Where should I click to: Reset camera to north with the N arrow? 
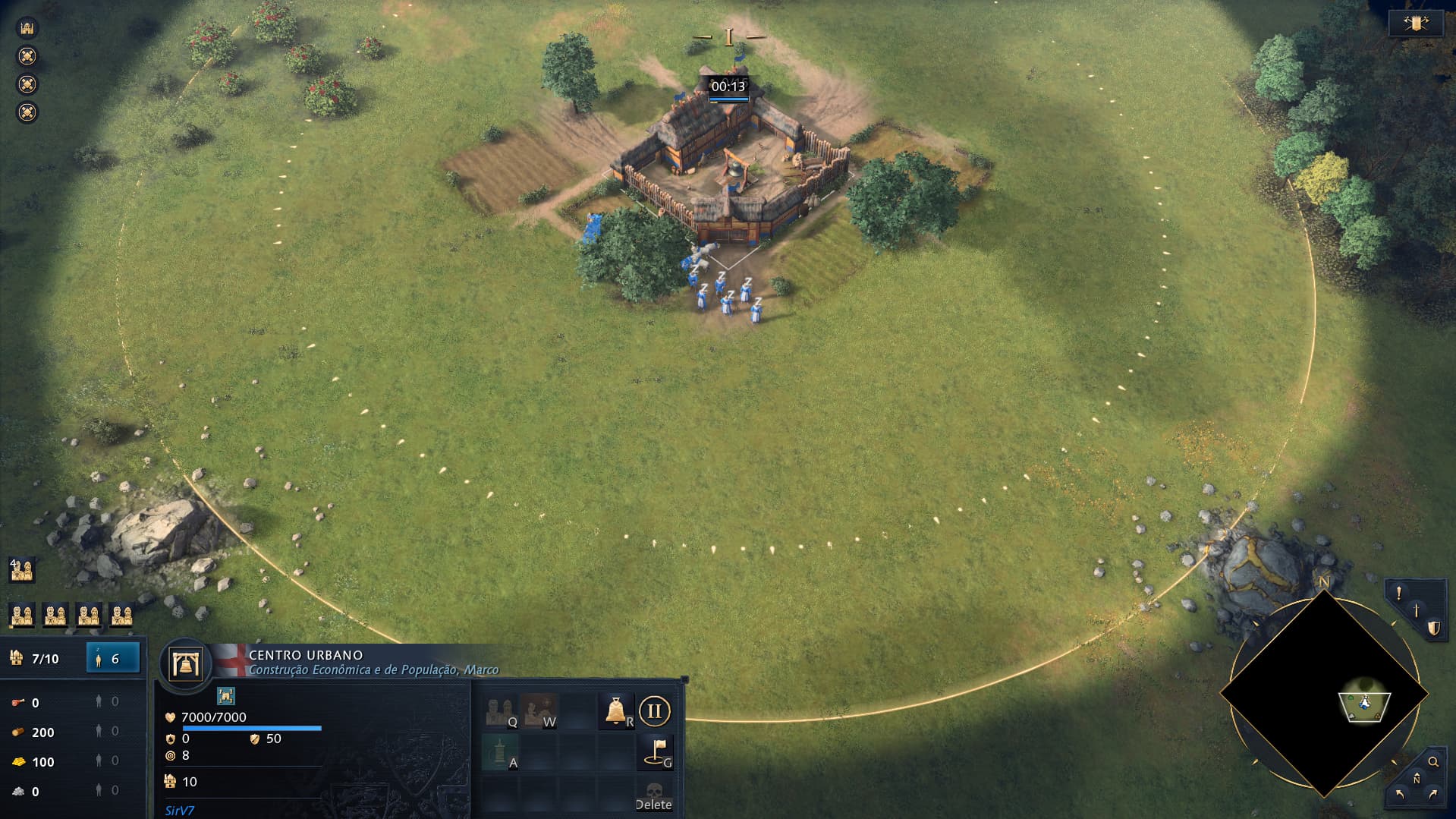[1417, 779]
